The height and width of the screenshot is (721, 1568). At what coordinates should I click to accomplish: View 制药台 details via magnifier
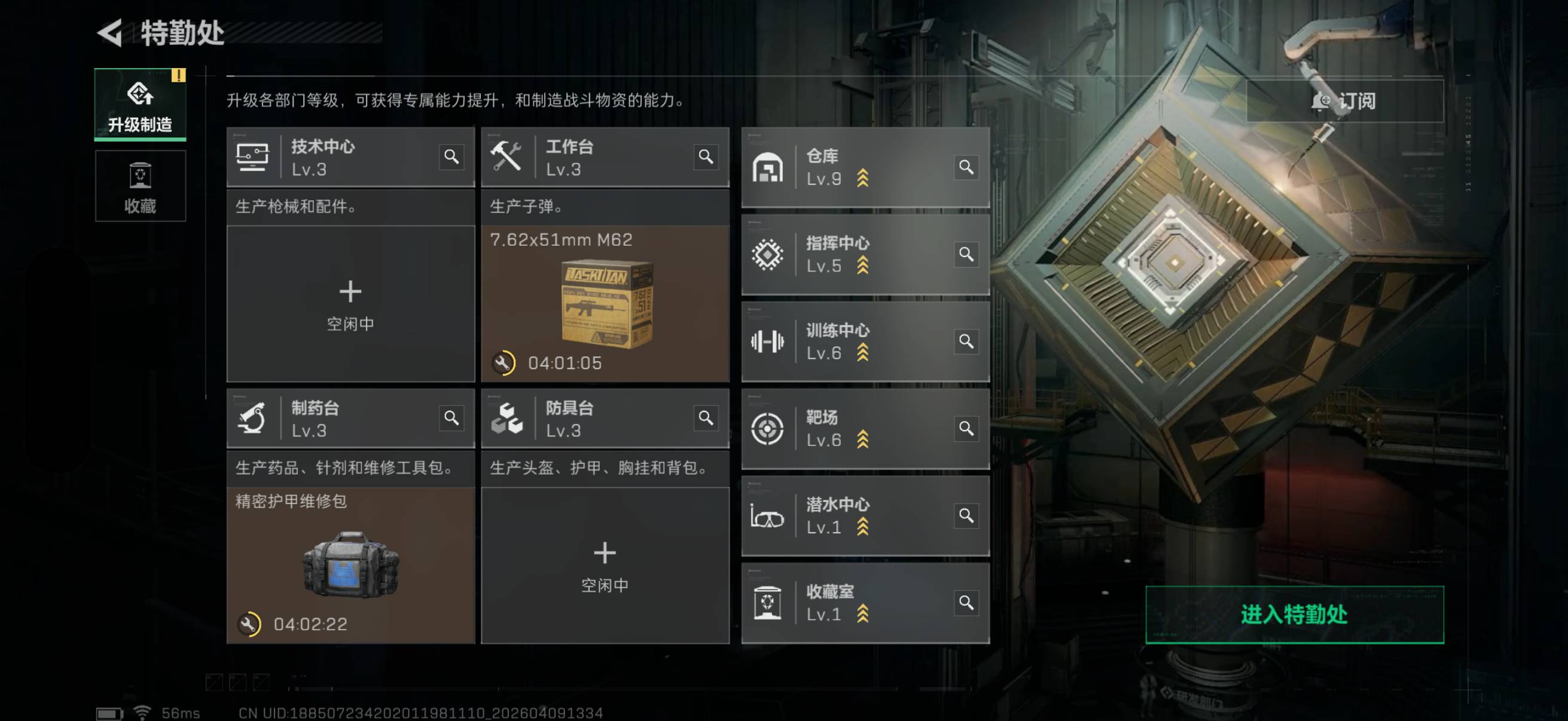[x=451, y=418]
